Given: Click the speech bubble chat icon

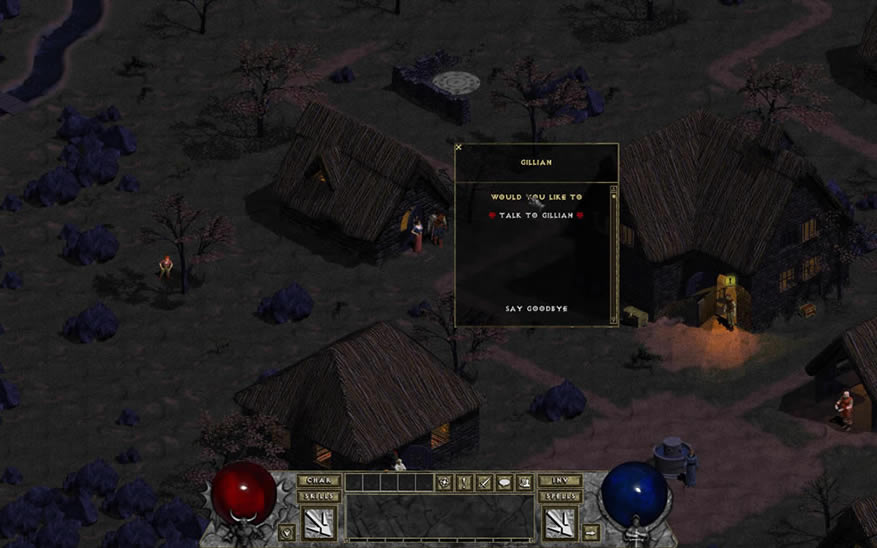Looking at the screenshot, I should click(504, 483).
